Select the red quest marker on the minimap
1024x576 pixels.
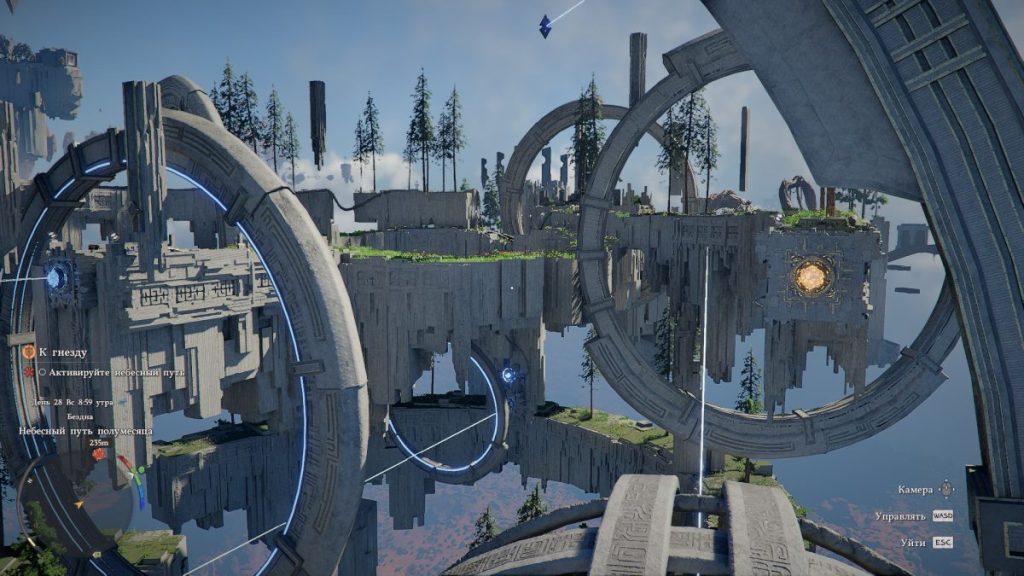pyautogui.click(x=99, y=455)
